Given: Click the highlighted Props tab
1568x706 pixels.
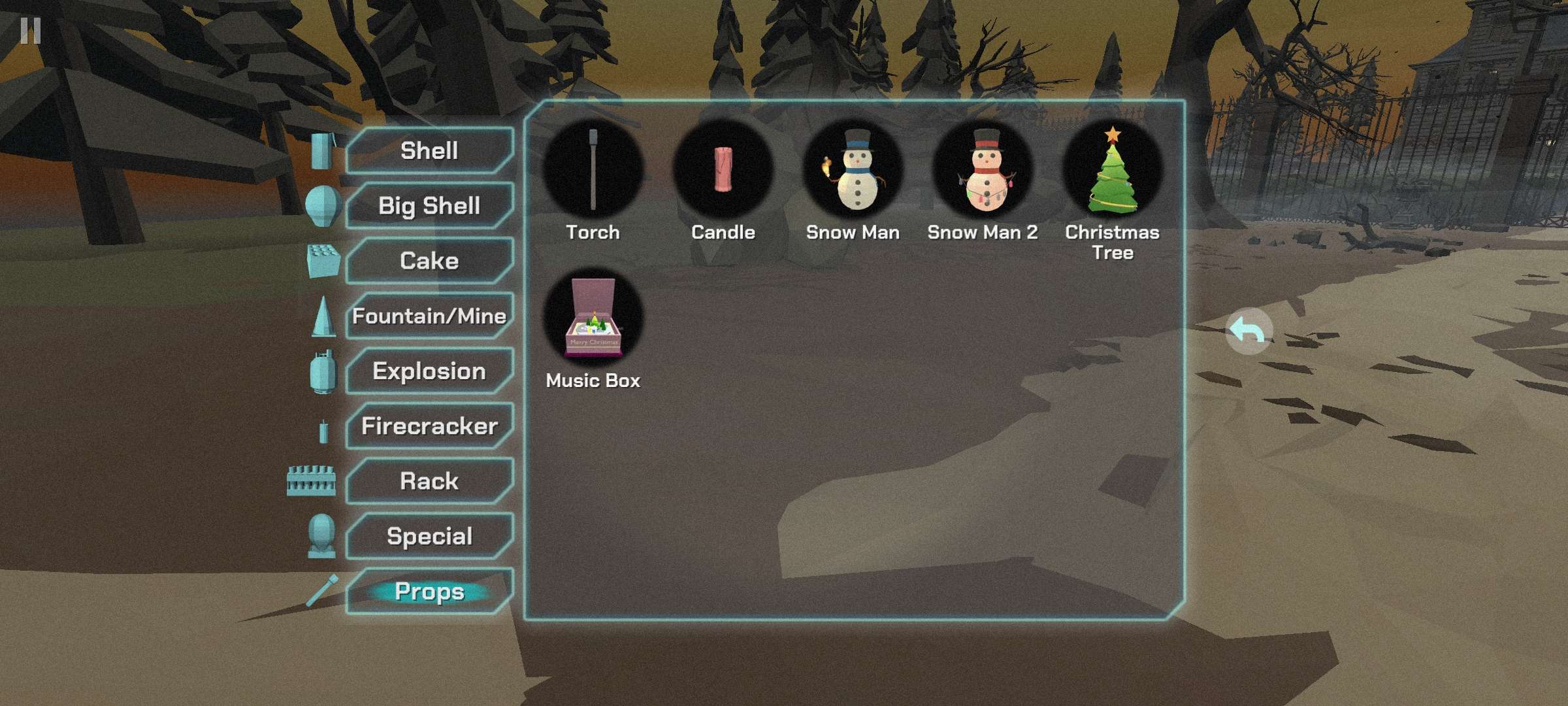Looking at the screenshot, I should tap(429, 592).
